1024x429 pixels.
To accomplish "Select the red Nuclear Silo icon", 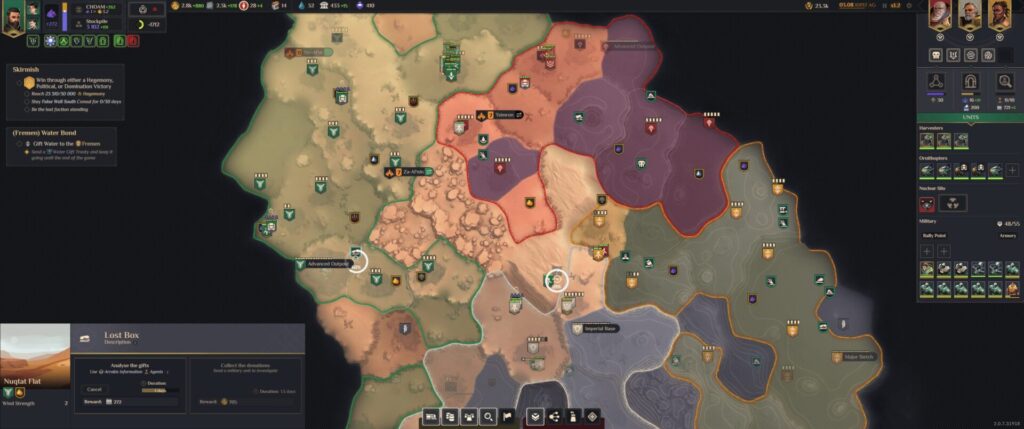I will click(x=927, y=203).
